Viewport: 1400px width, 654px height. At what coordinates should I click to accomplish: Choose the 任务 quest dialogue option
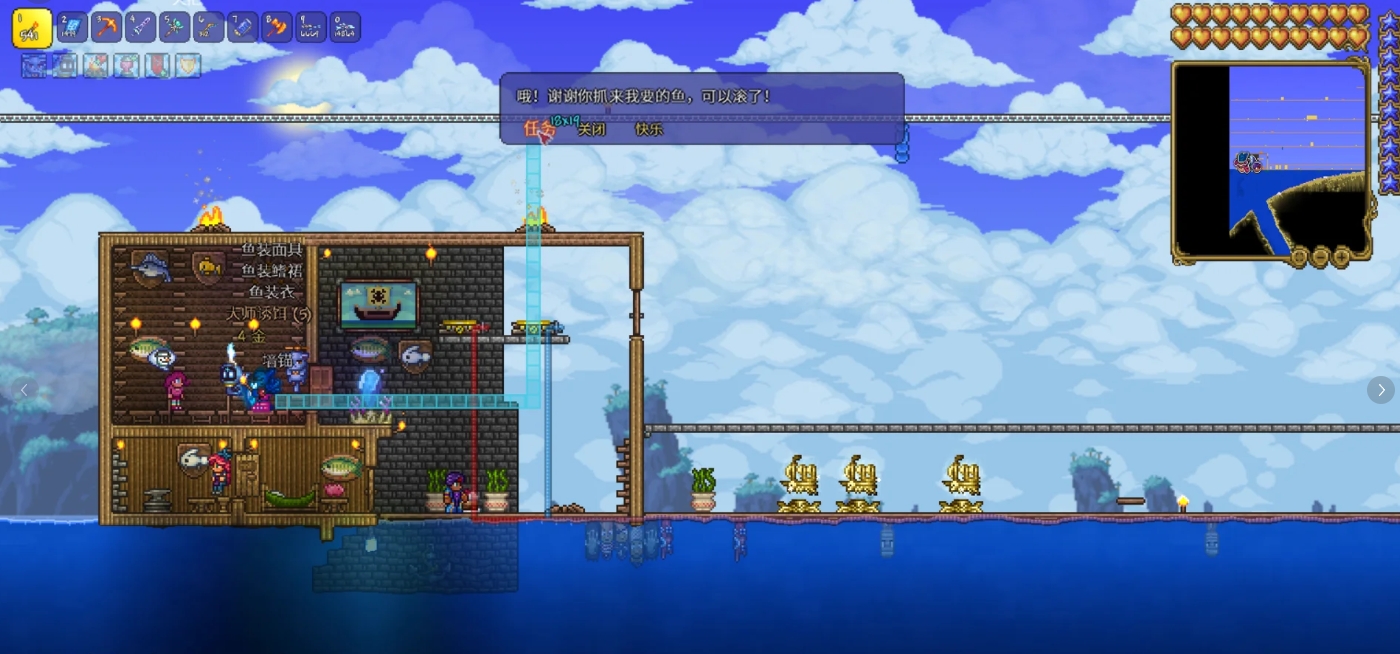coord(538,128)
